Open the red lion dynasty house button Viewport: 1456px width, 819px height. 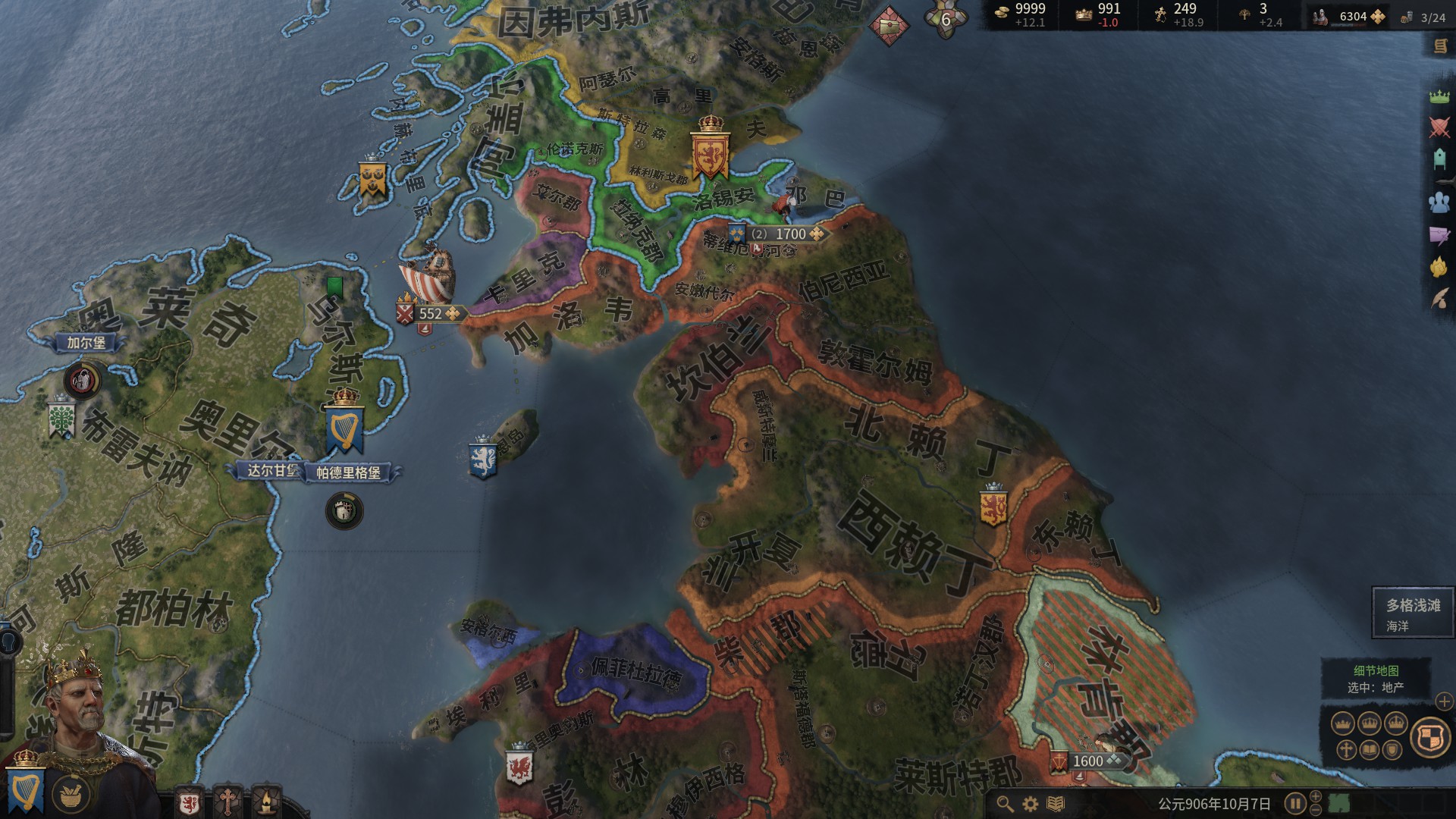coord(189,802)
